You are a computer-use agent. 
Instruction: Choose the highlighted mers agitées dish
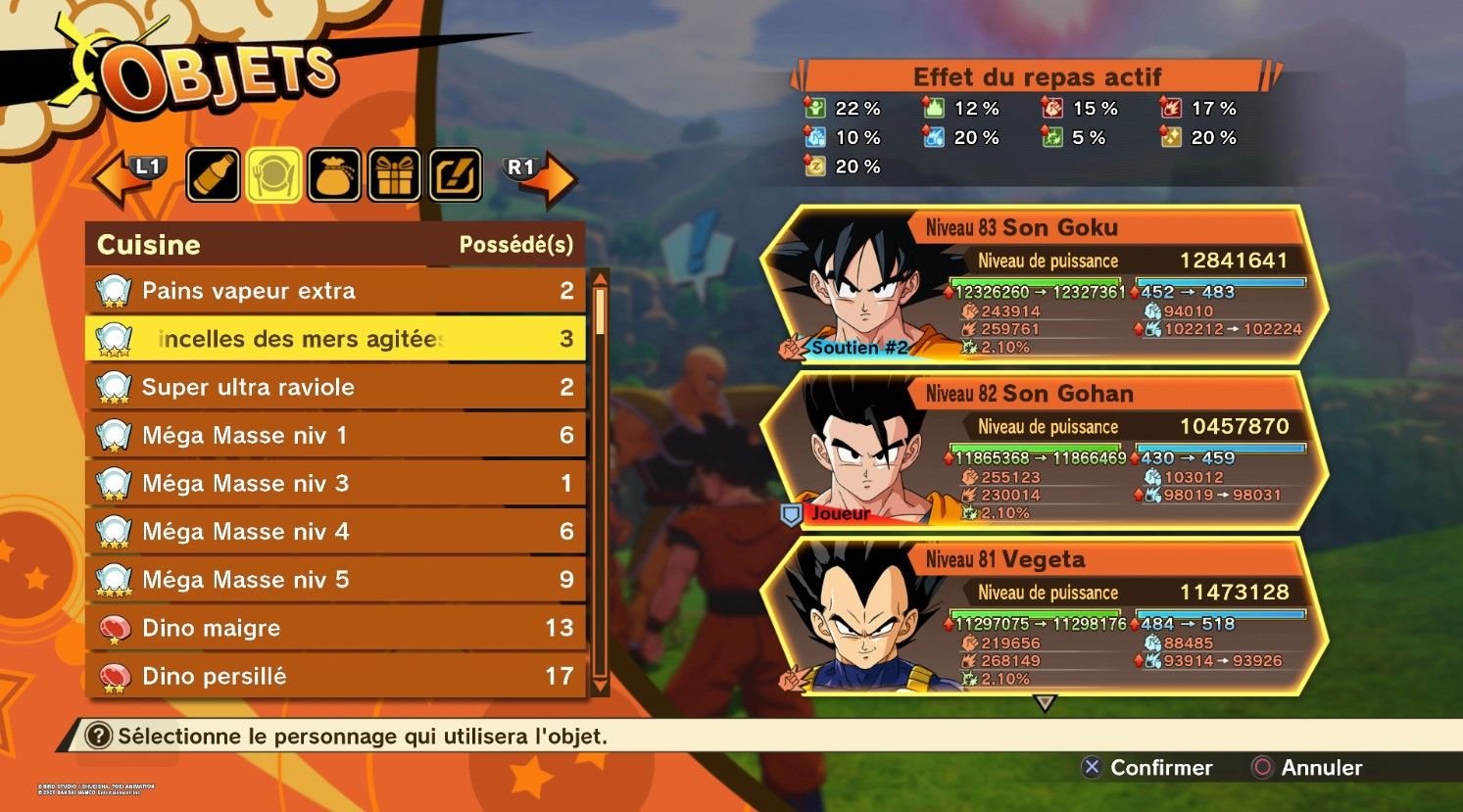click(335, 339)
